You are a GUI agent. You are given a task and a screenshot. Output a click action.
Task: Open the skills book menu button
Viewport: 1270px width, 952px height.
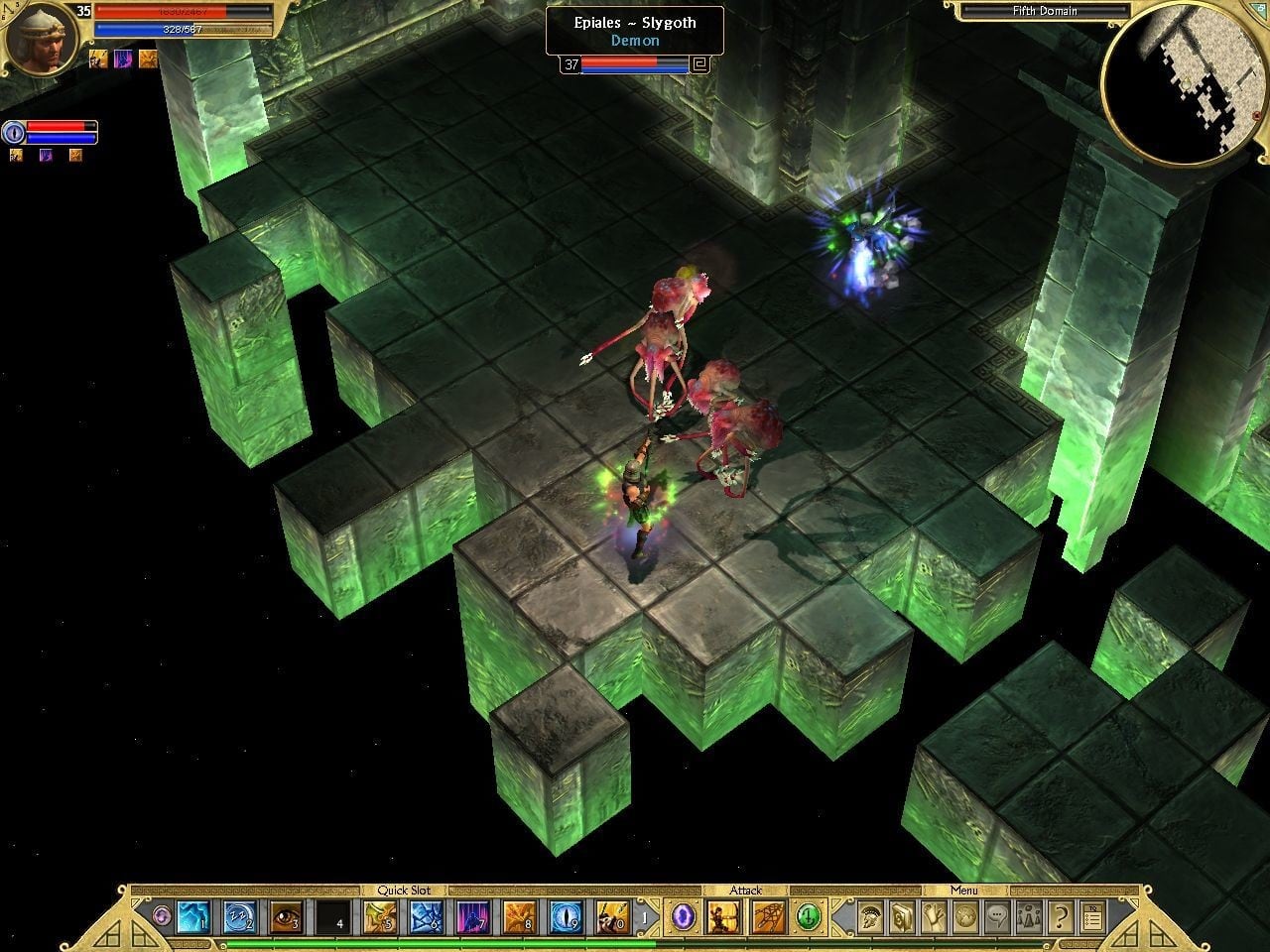903,917
